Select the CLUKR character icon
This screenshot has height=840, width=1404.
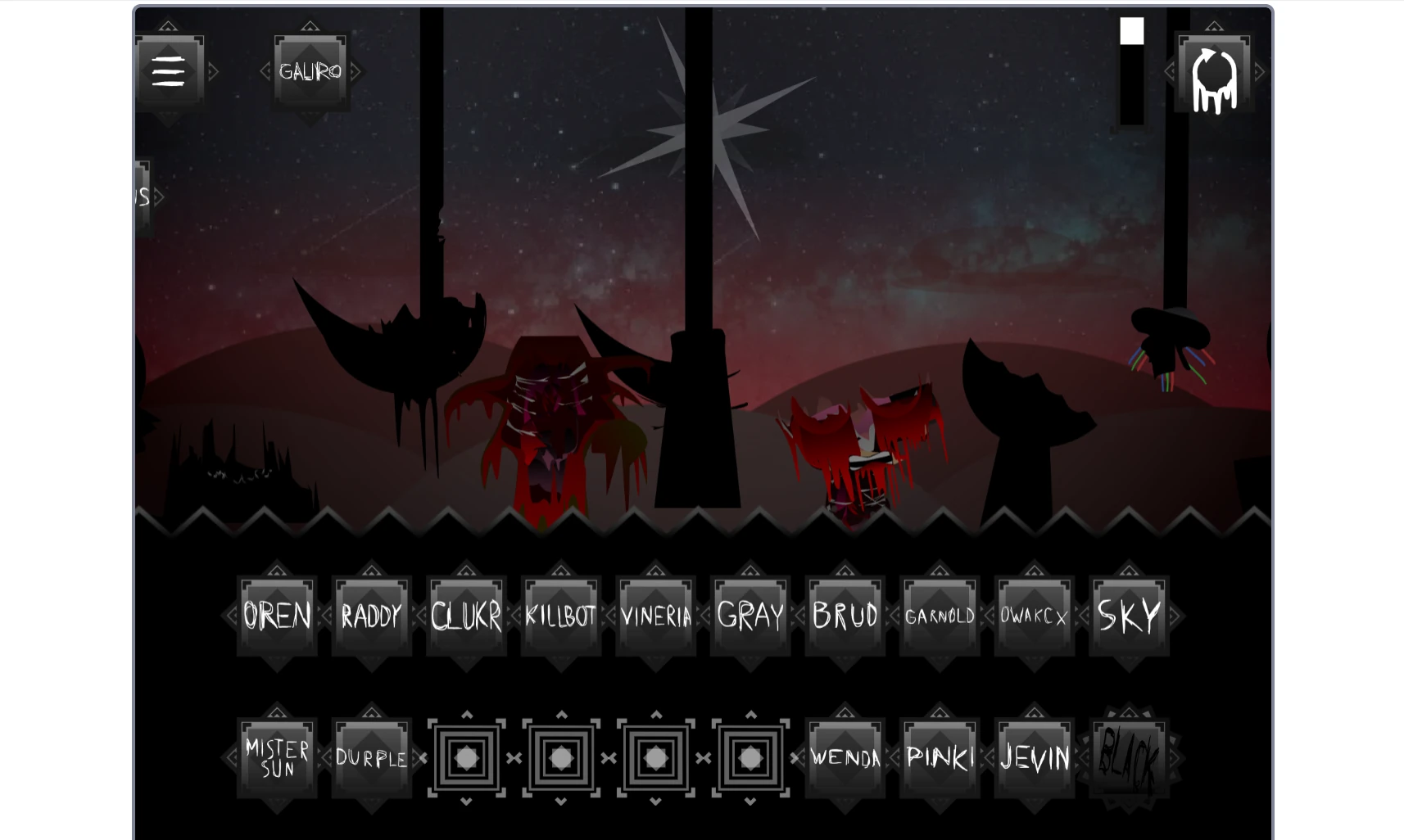click(466, 616)
